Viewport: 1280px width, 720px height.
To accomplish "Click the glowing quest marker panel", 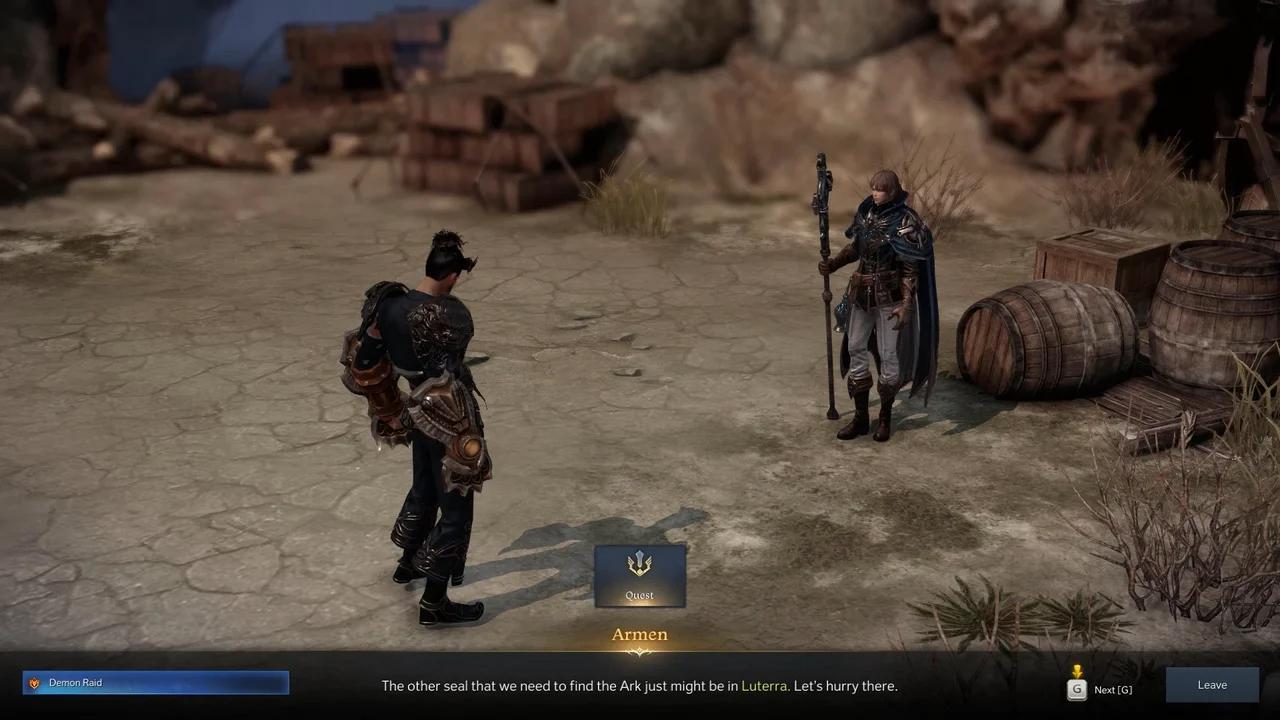I will 639,575.
